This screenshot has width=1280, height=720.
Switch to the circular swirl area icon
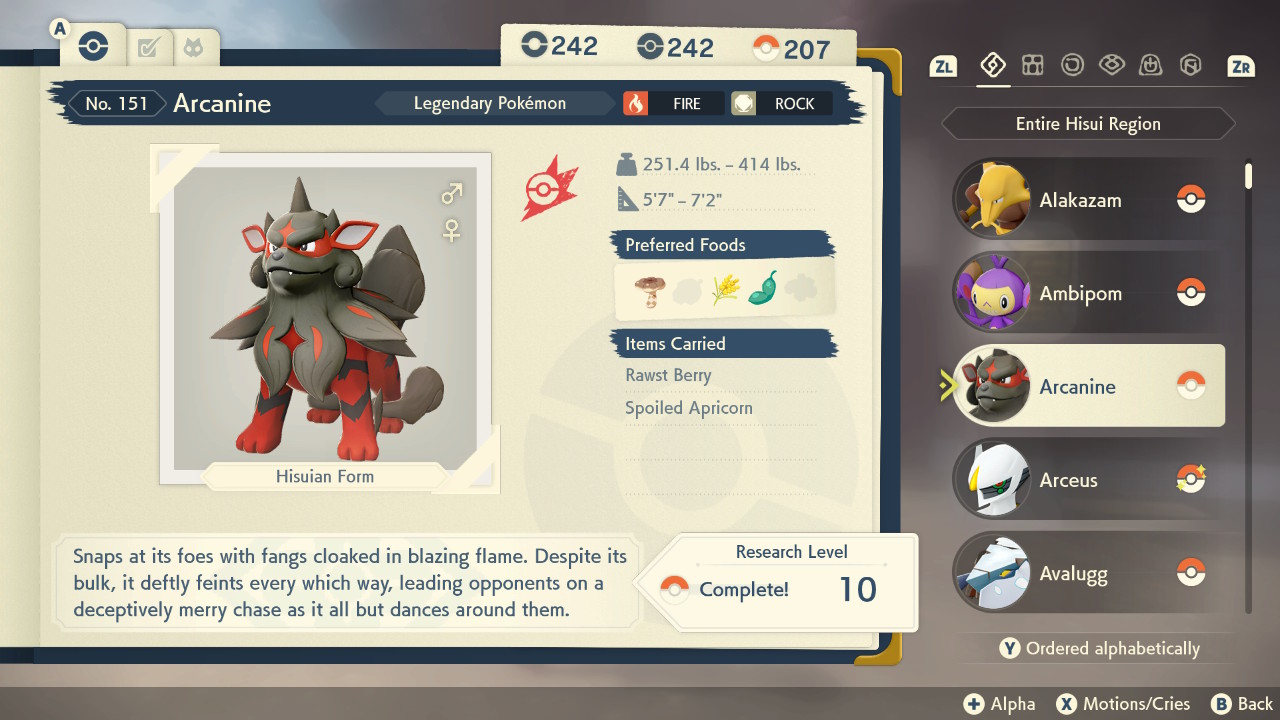(1072, 66)
